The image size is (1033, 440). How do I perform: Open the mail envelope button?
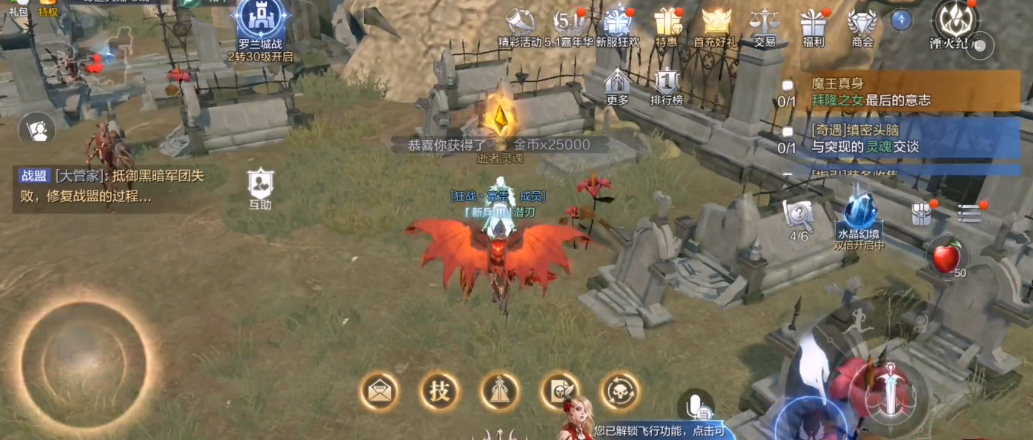[380, 391]
